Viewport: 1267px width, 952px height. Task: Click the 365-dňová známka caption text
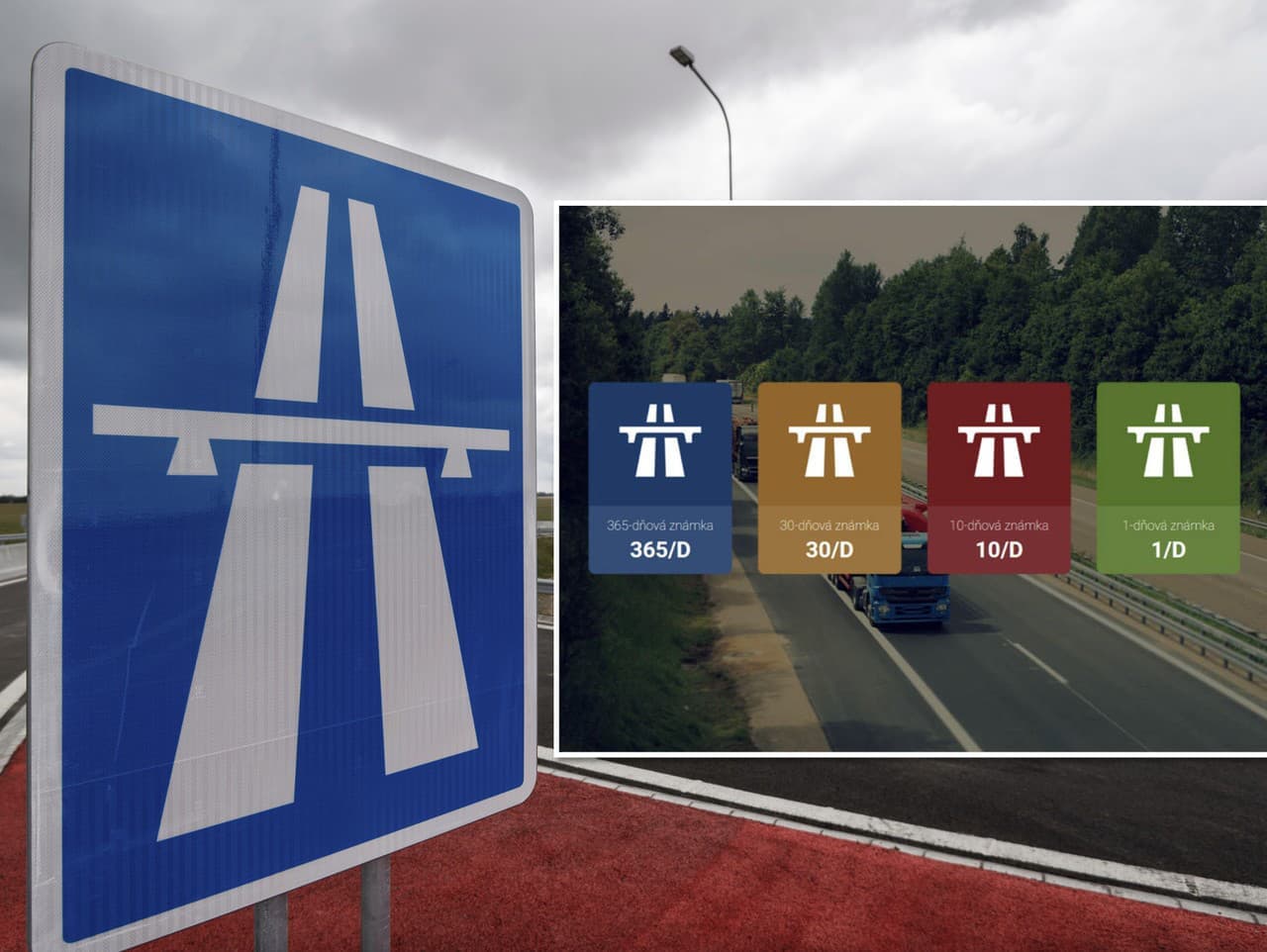(661, 527)
